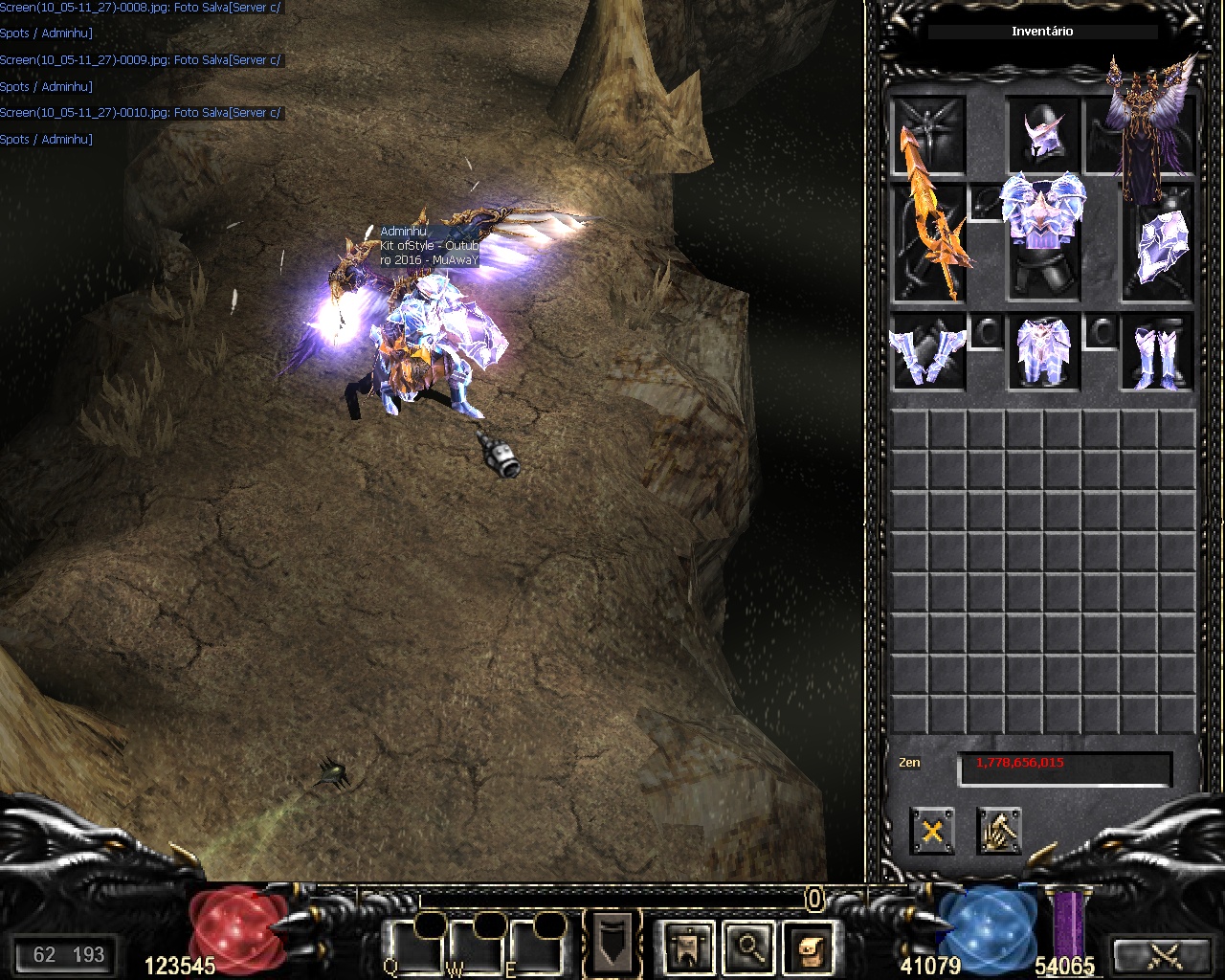Select the equipped gloves slot
1225x980 pixels.
tap(927, 352)
